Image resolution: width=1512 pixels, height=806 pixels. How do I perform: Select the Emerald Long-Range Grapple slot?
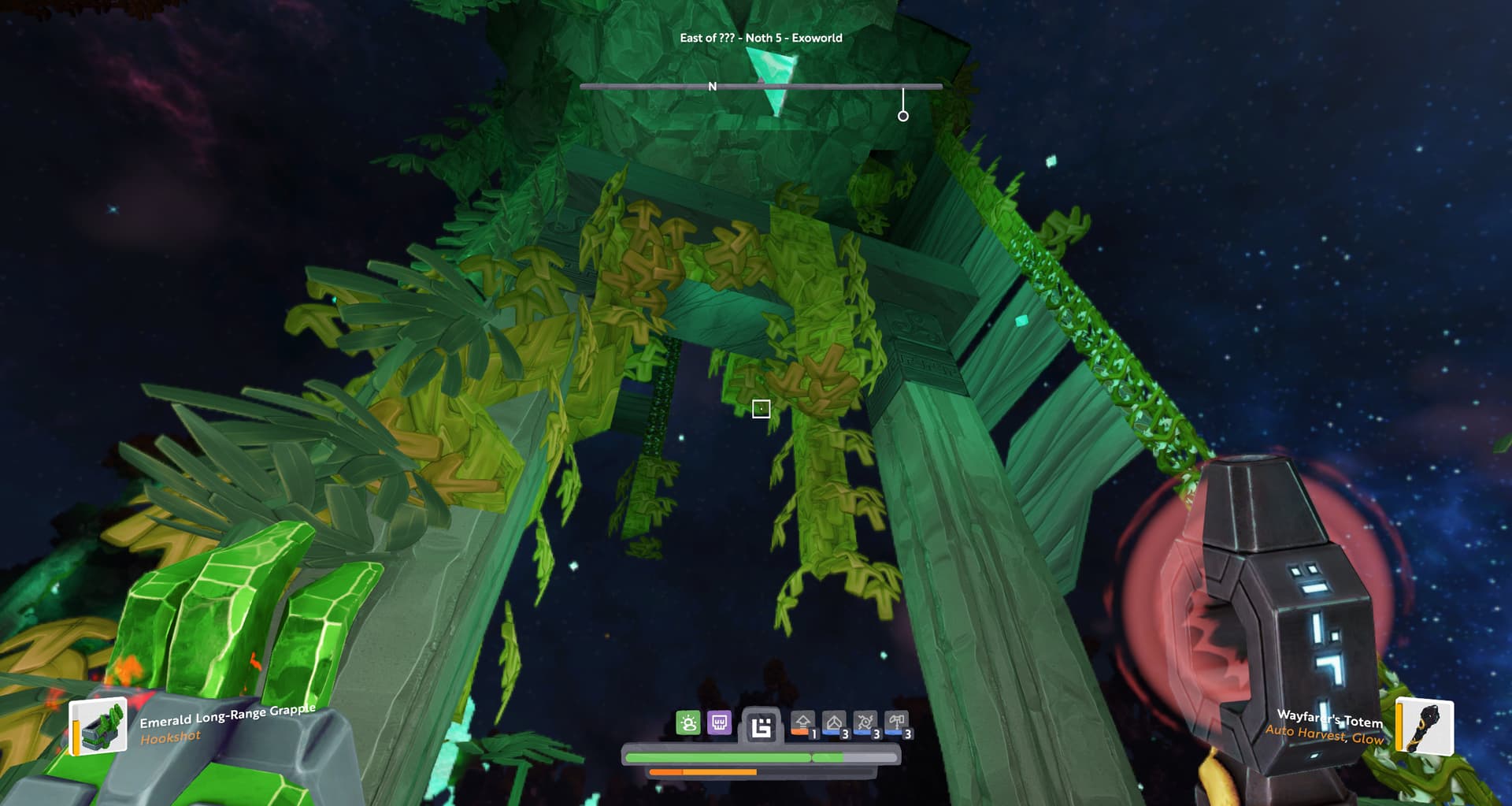[x=99, y=727]
